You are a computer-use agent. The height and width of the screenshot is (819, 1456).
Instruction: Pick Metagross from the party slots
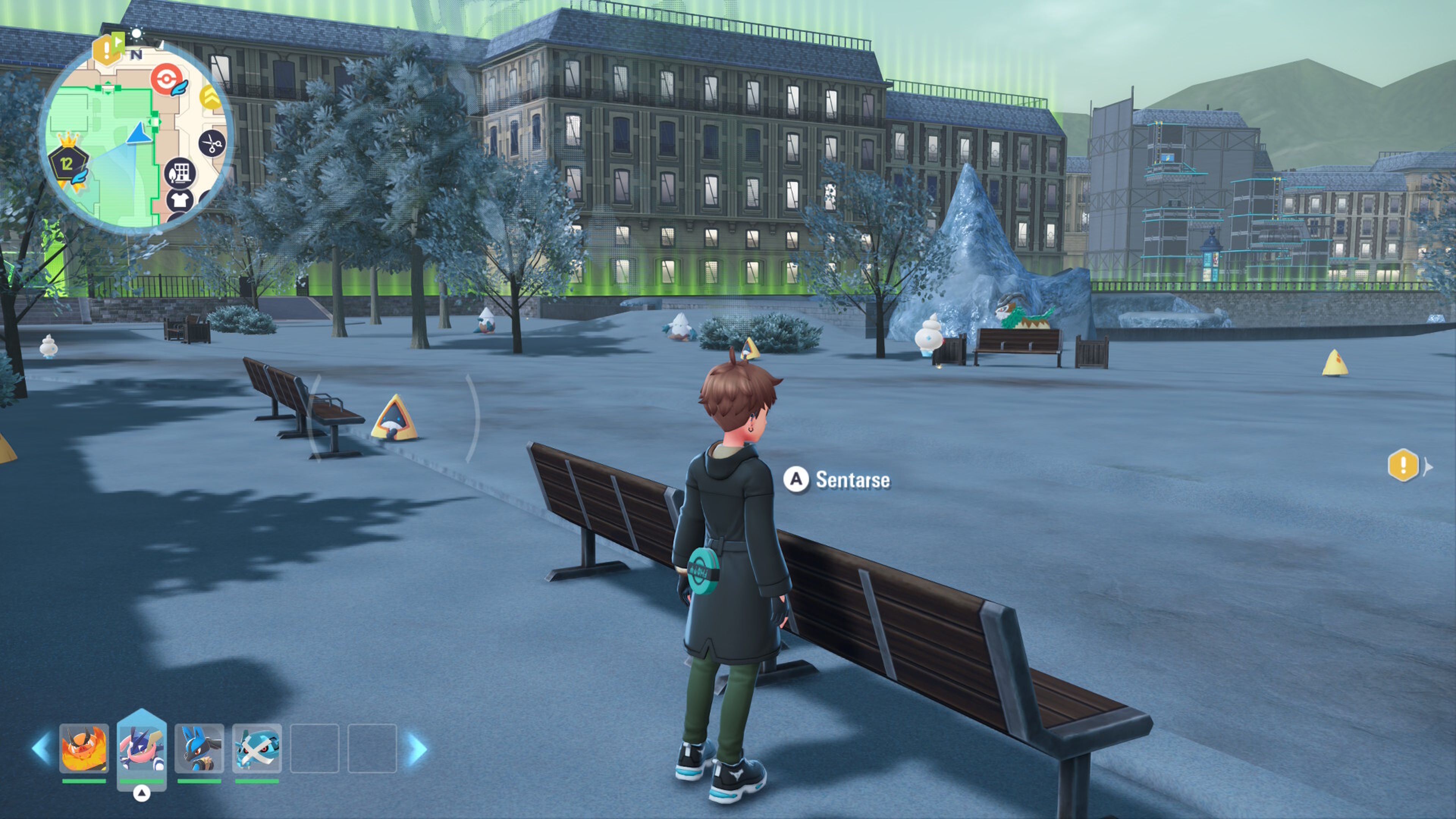tap(257, 748)
